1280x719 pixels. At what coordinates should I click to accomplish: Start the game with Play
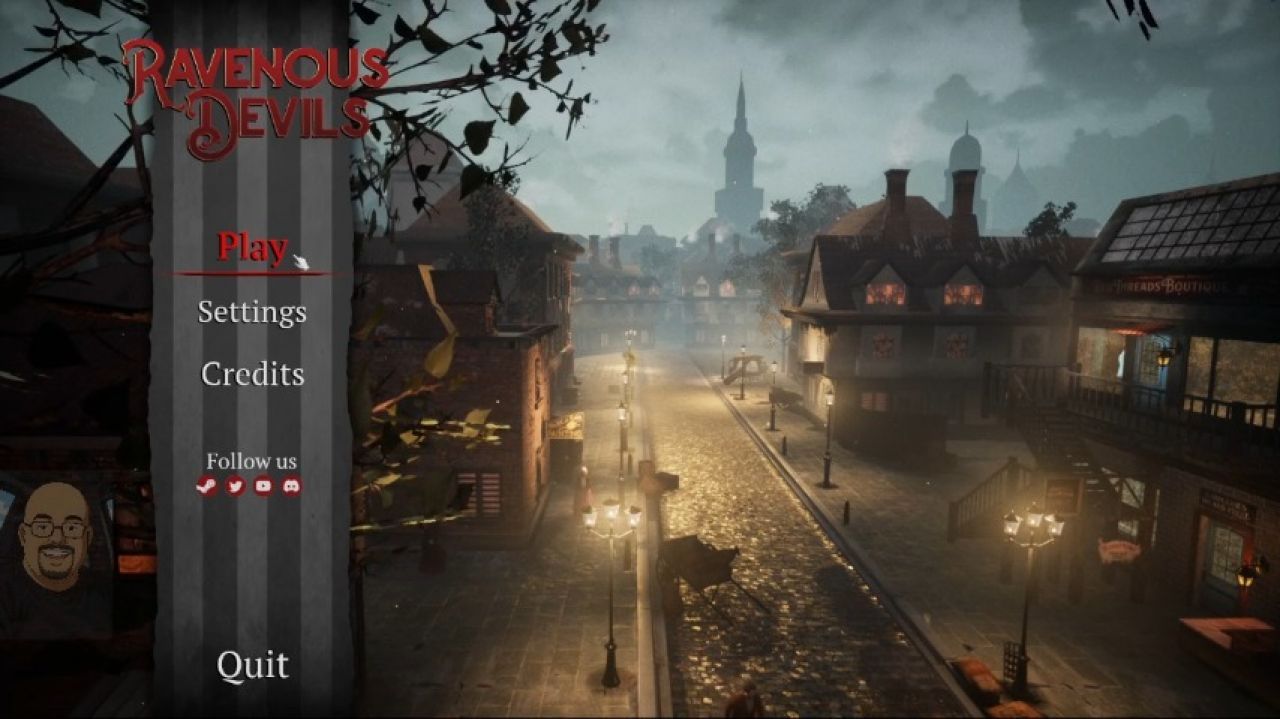pyautogui.click(x=252, y=247)
